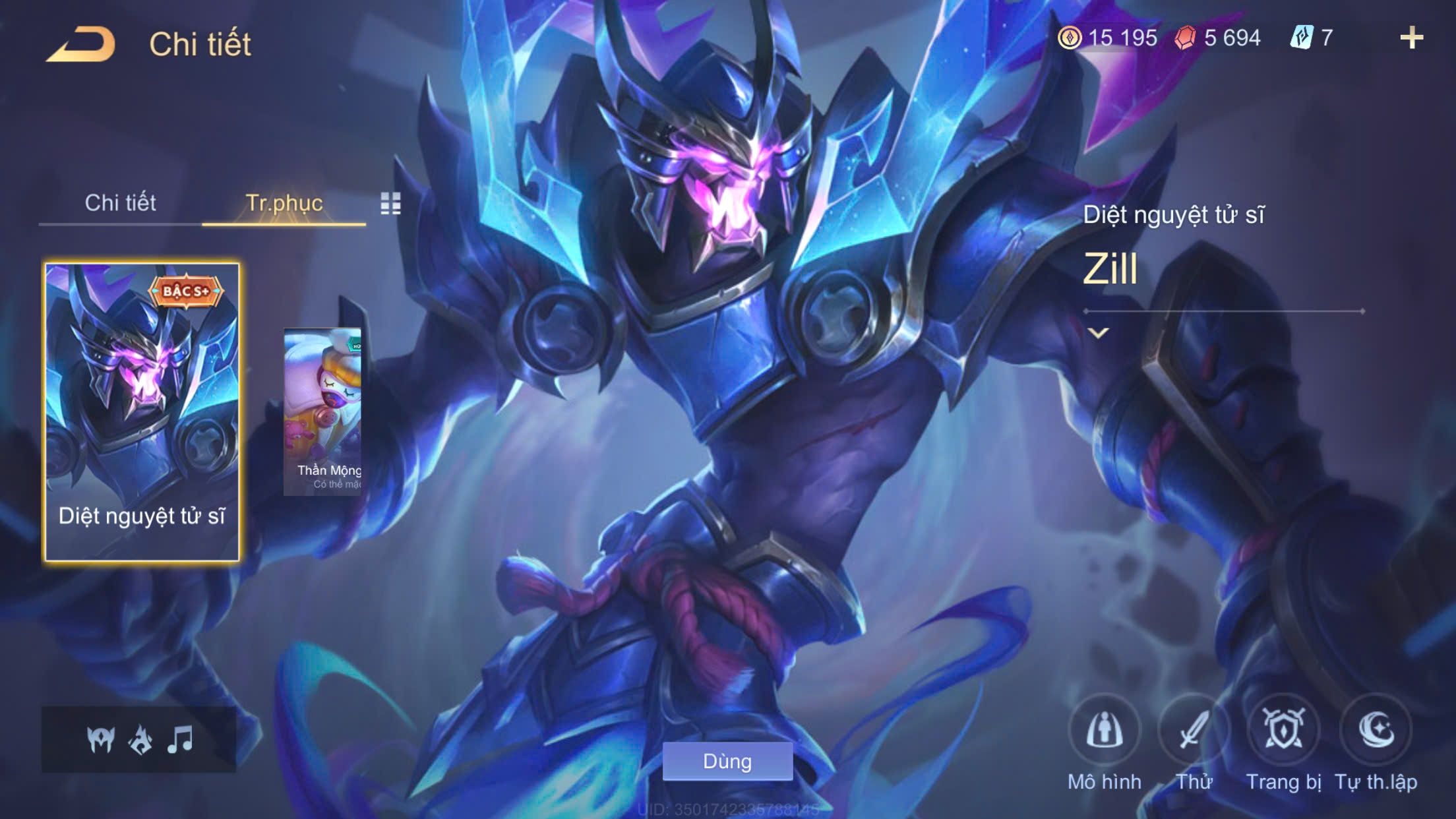This screenshot has height=819, width=1456.
Task: Tap the red ruby currency balance
Action: (x=1218, y=38)
